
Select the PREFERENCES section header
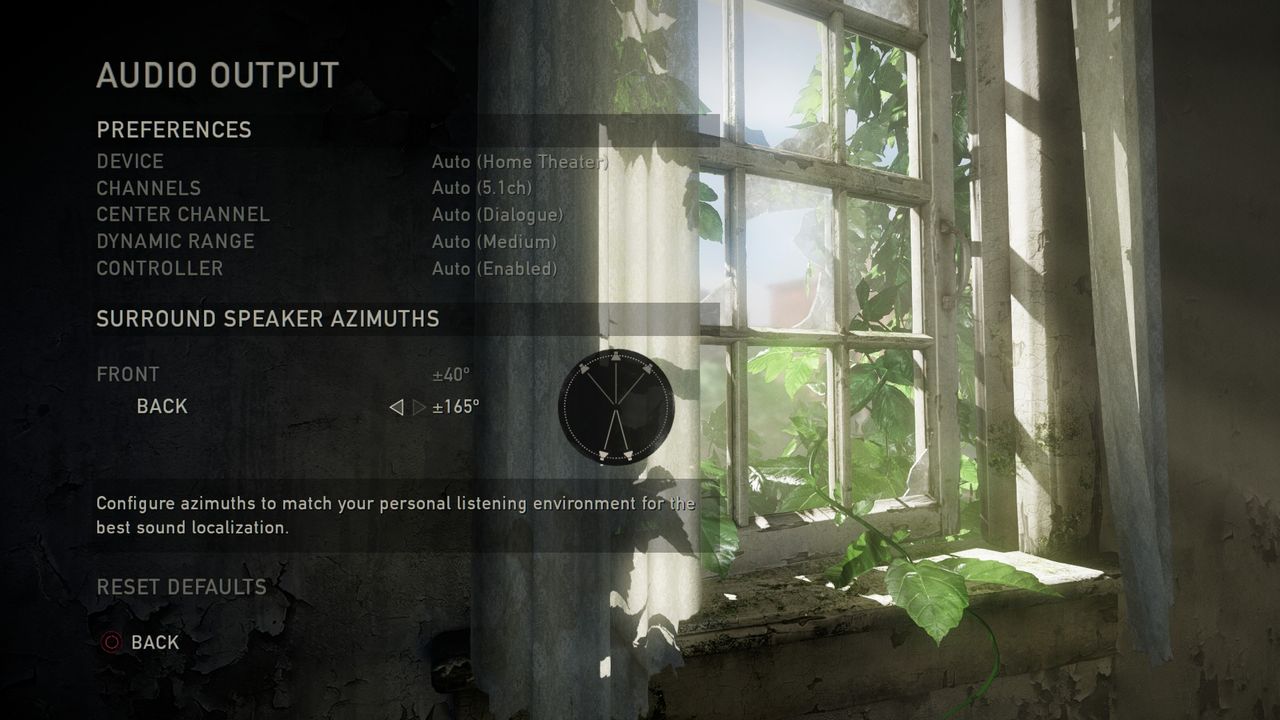tap(173, 130)
